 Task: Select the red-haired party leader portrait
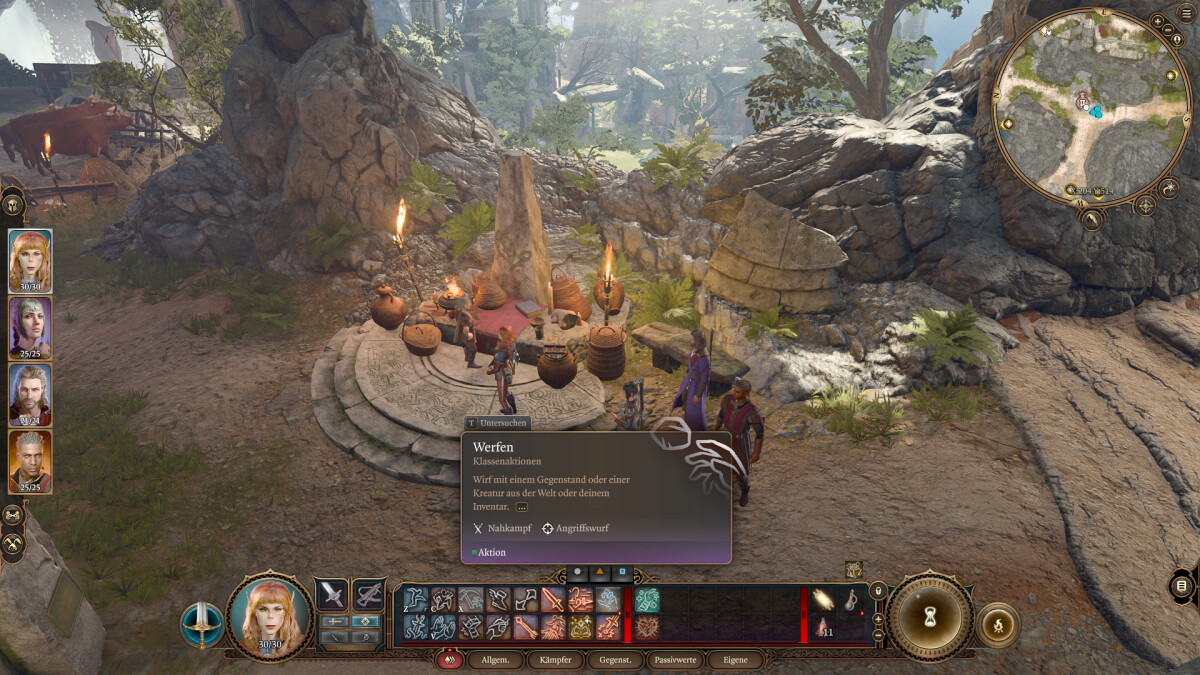click(x=30, y=260)
